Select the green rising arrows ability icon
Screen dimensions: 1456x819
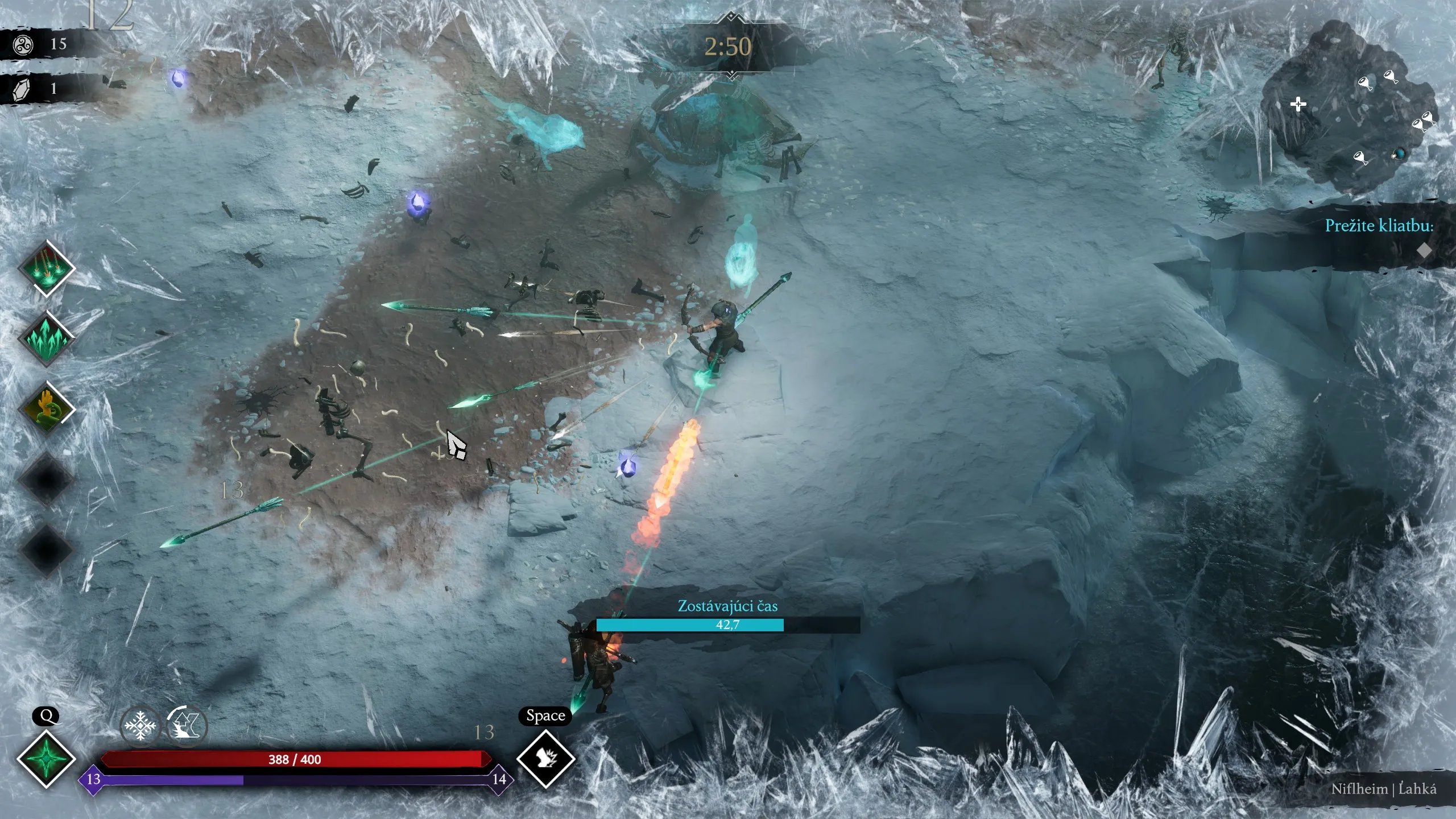47,338
